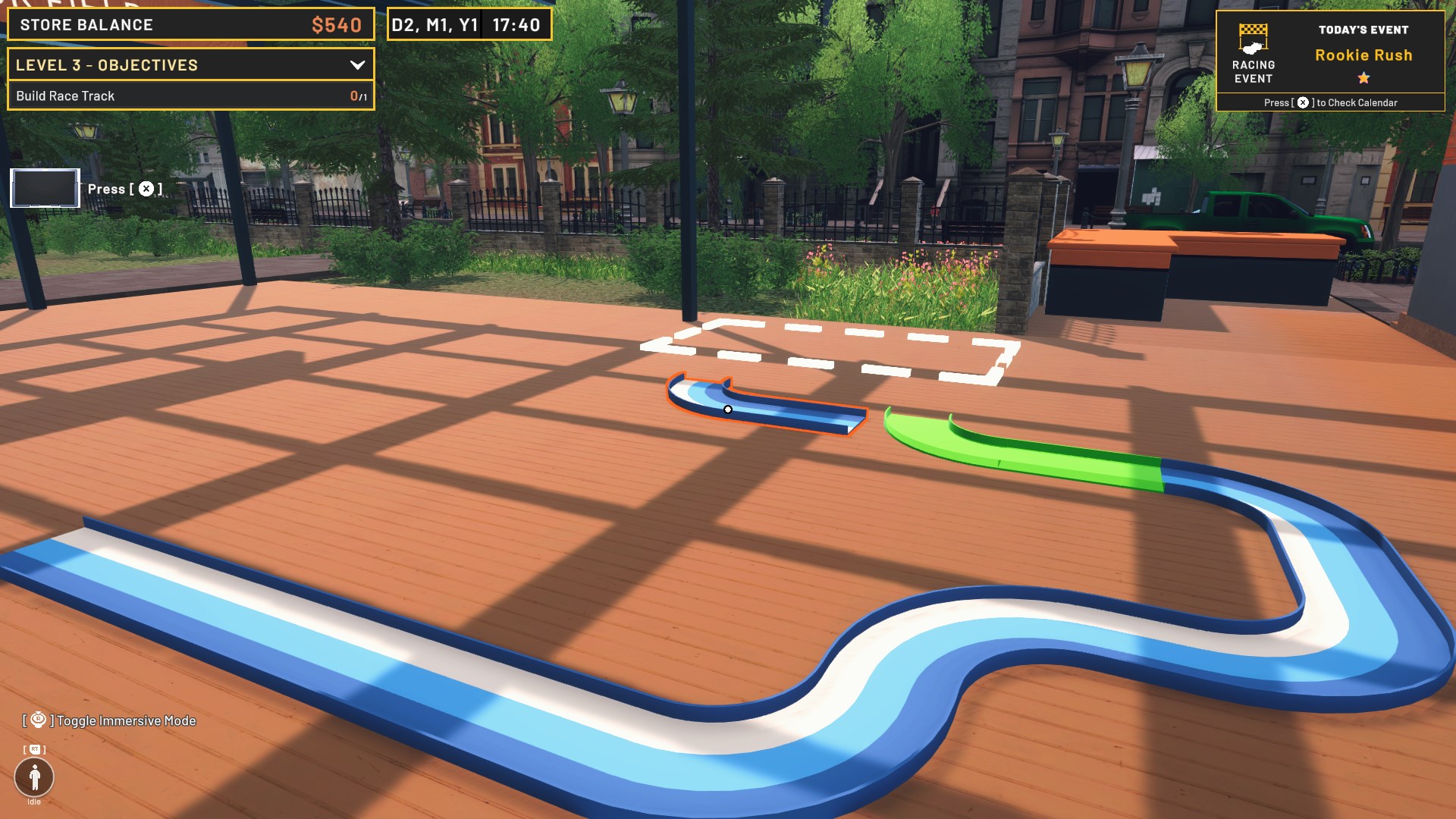
Task: Select the green curved track segment
Action: click(1016, 447)
